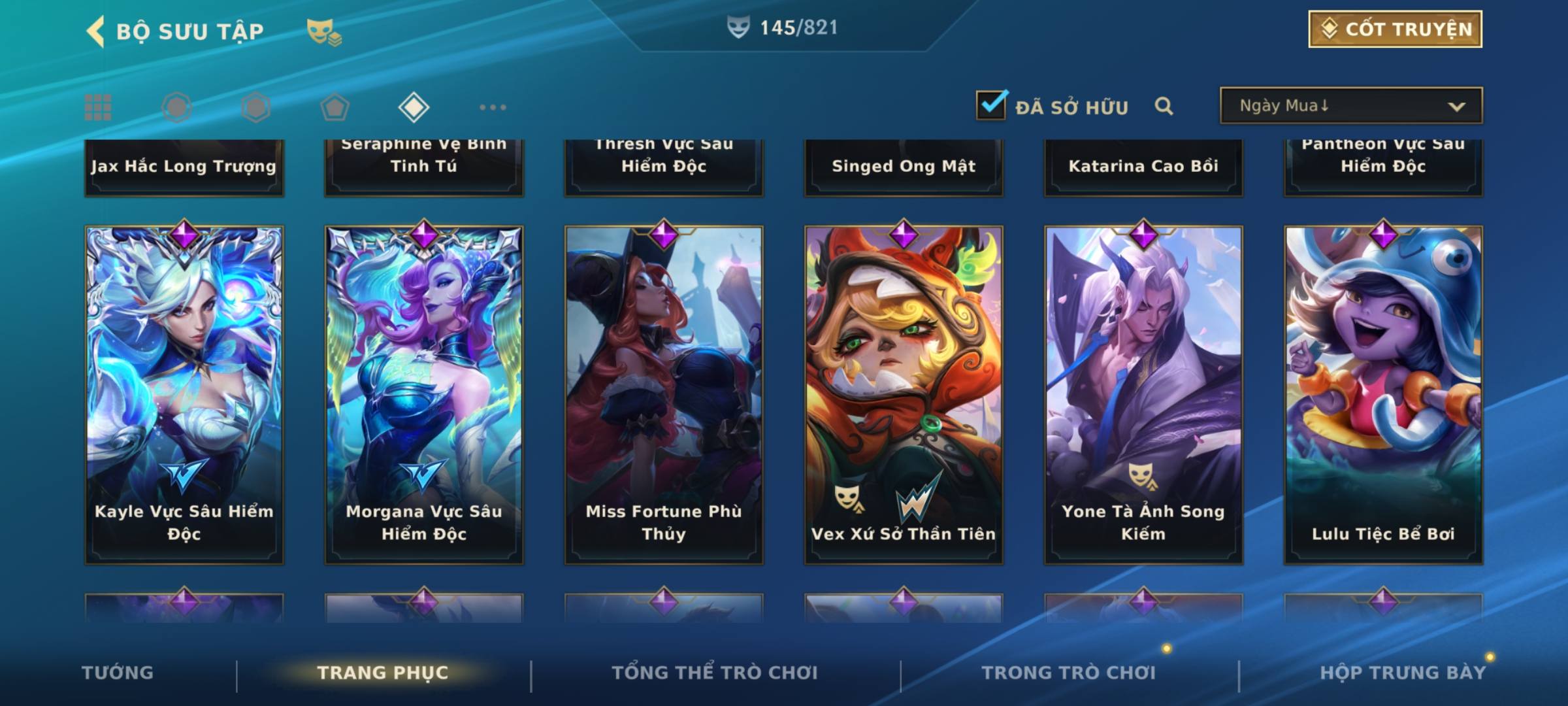Choose the diamond rarity filter
1568x706 pixels.
coord(414,107)
